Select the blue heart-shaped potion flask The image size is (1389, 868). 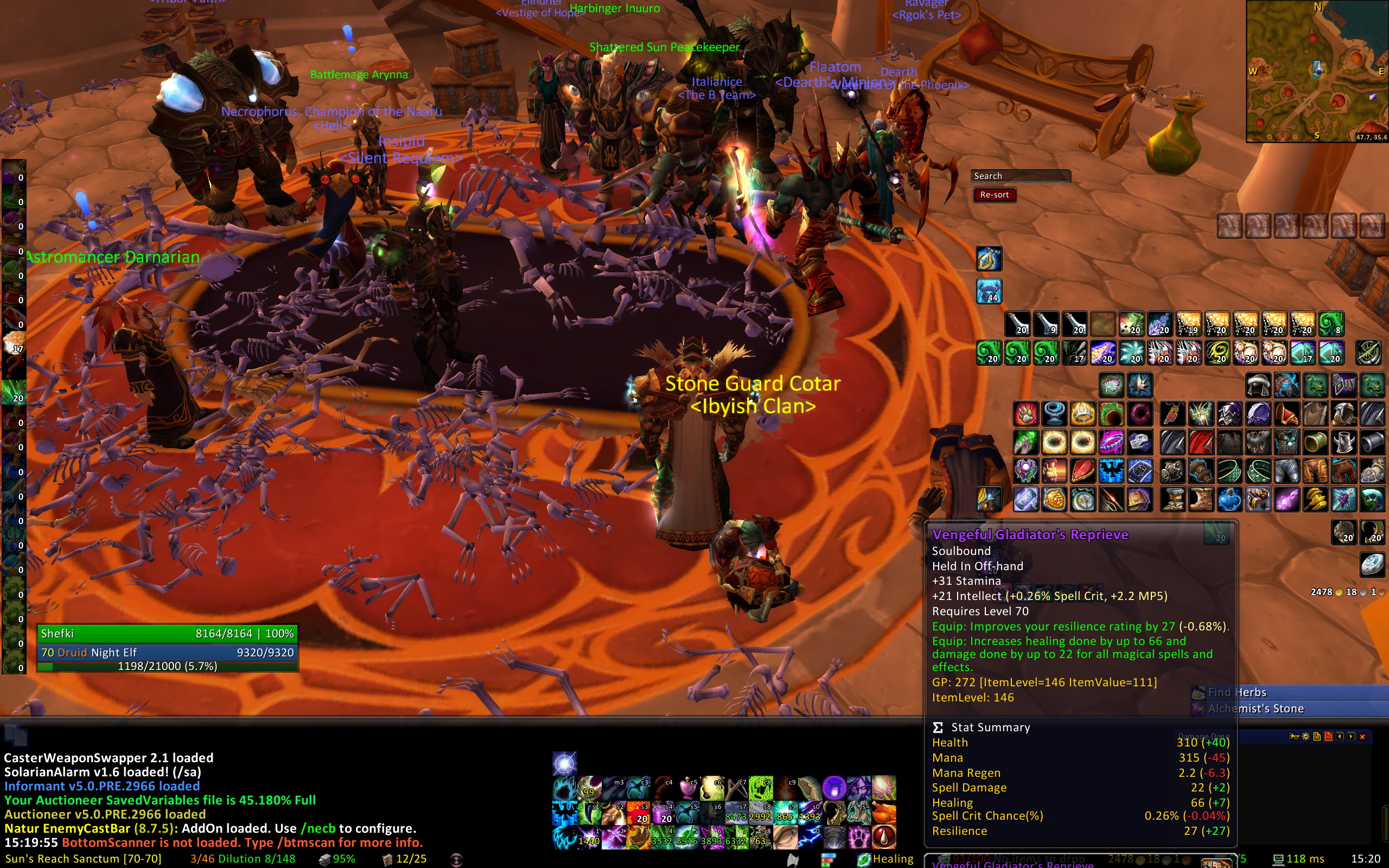pyautogui.click(x=1229, y=500)
